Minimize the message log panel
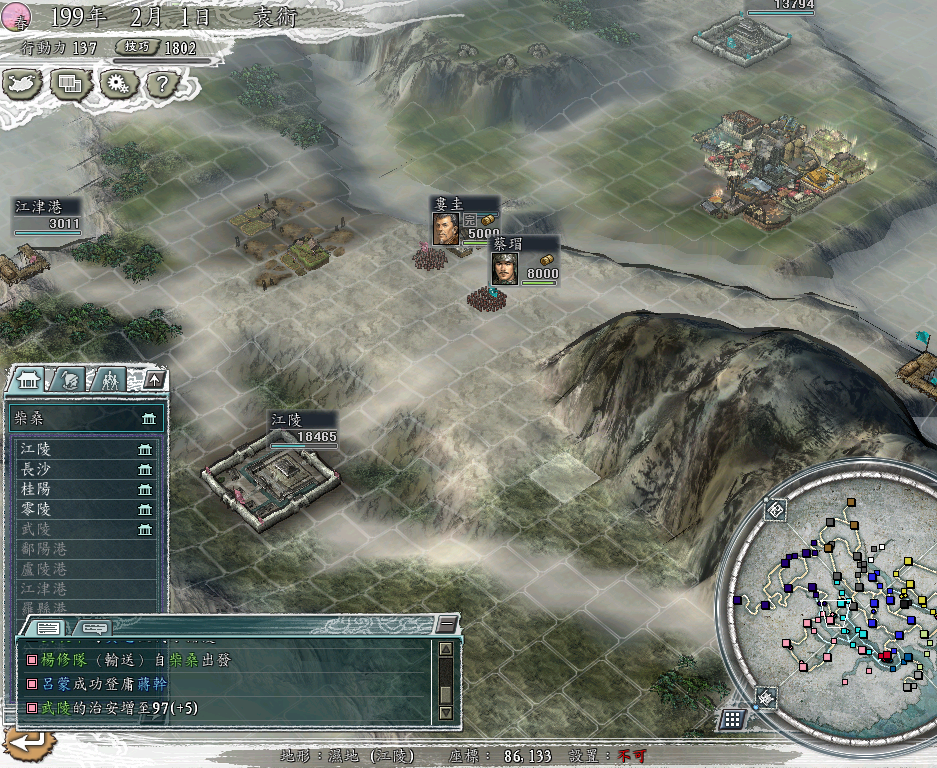 point(446,625)
